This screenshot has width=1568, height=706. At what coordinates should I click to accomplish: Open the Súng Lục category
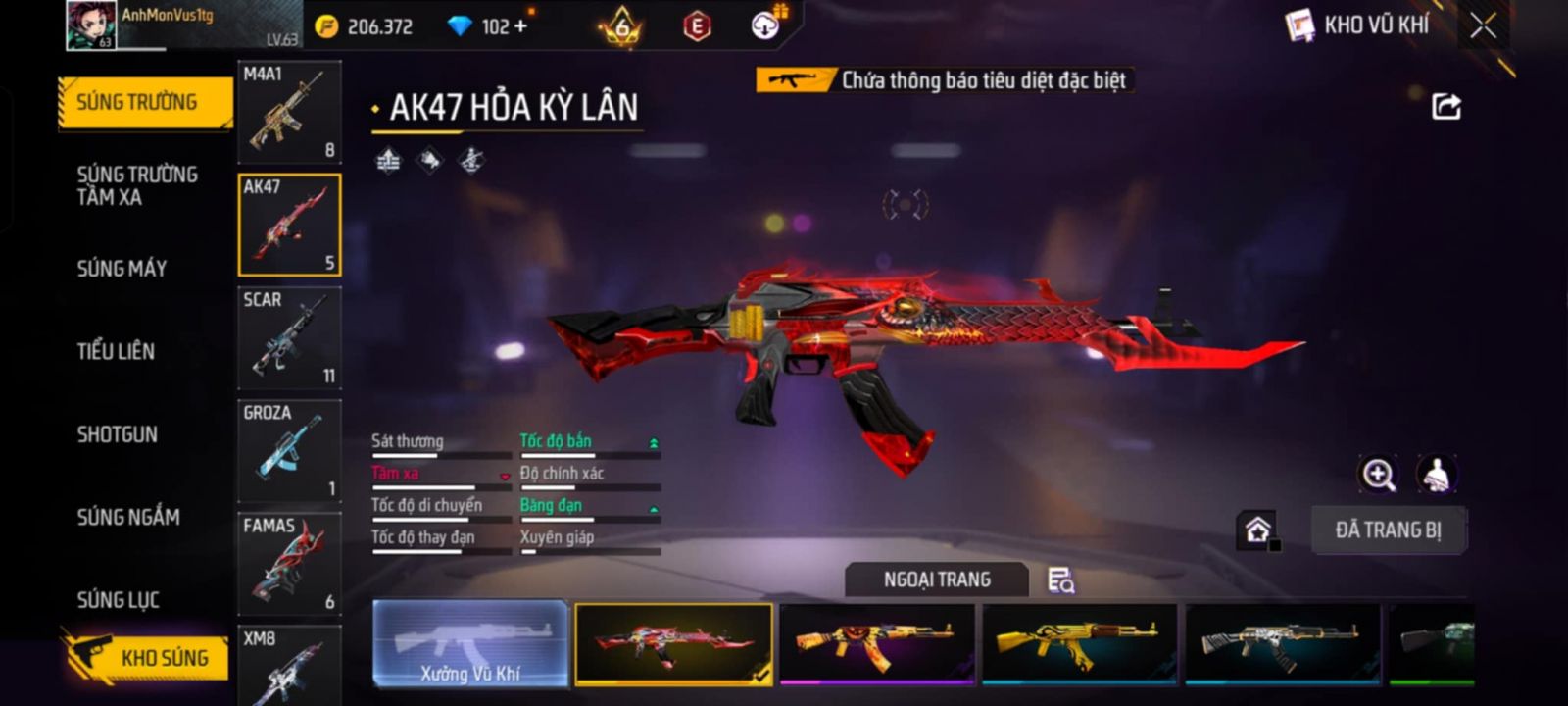point(118,599)
